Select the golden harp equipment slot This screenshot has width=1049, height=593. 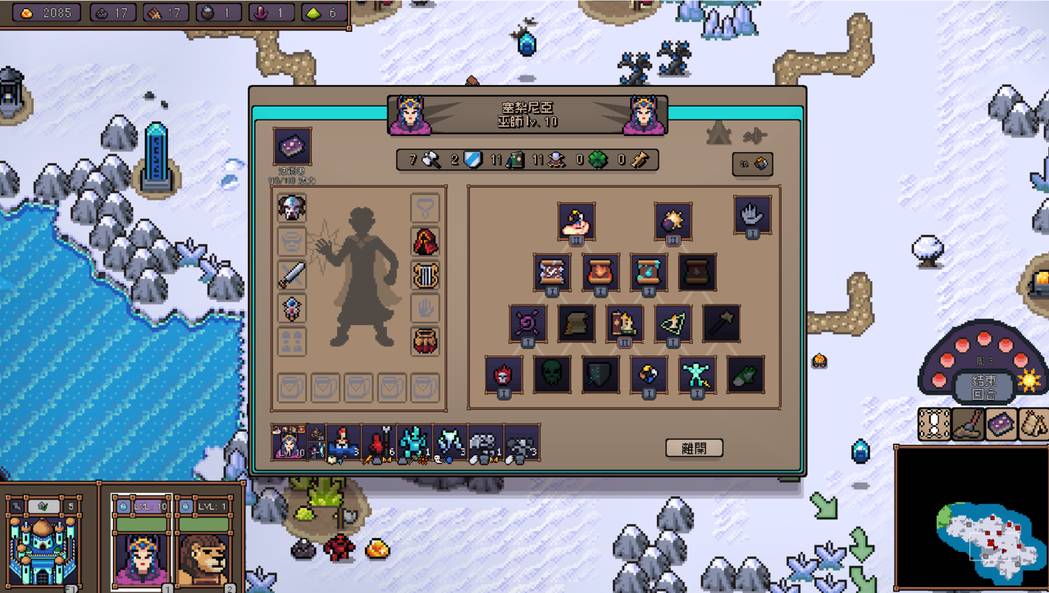[425, 274]
